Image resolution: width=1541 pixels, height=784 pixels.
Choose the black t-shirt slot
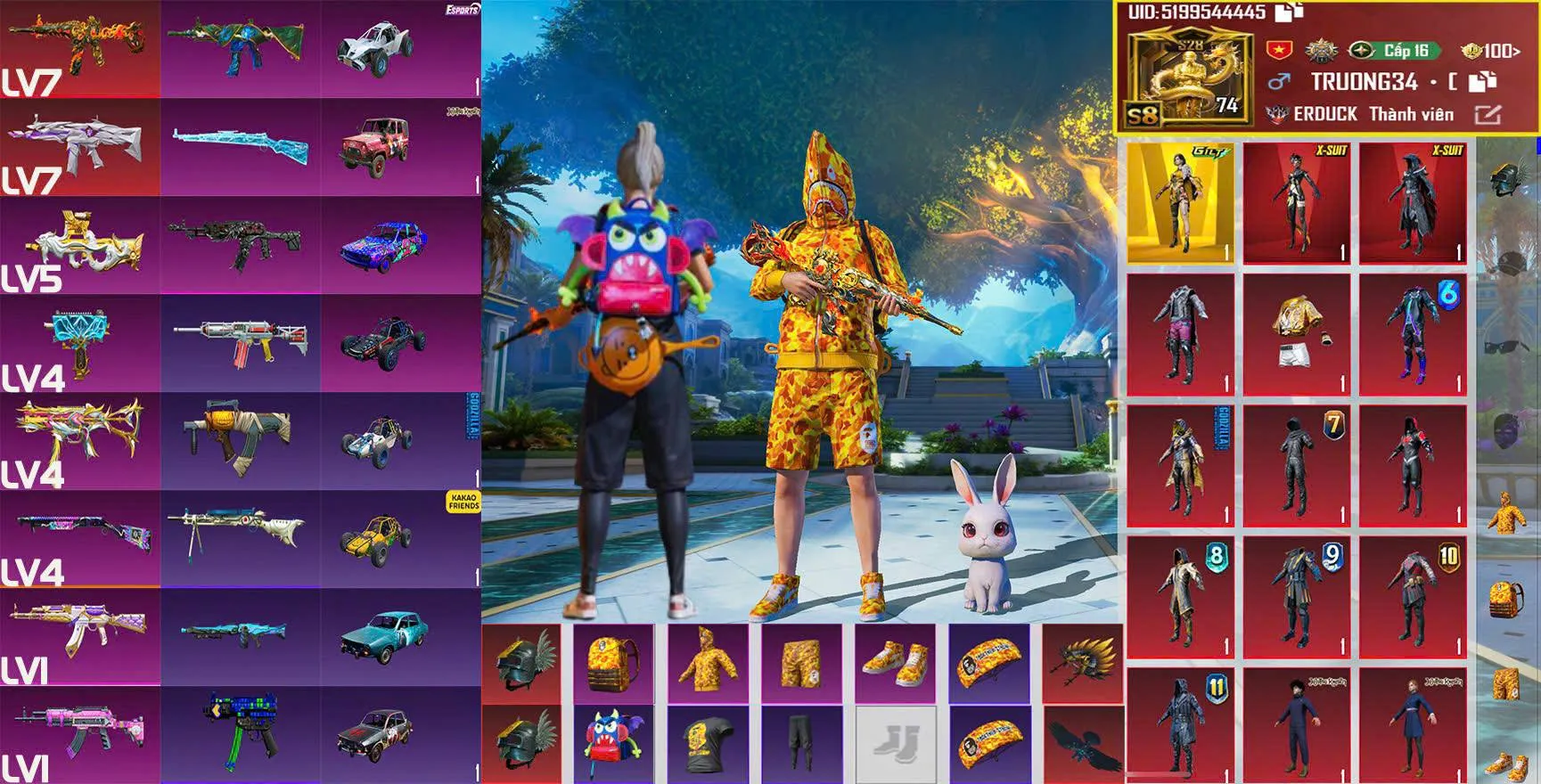[708, 745]
